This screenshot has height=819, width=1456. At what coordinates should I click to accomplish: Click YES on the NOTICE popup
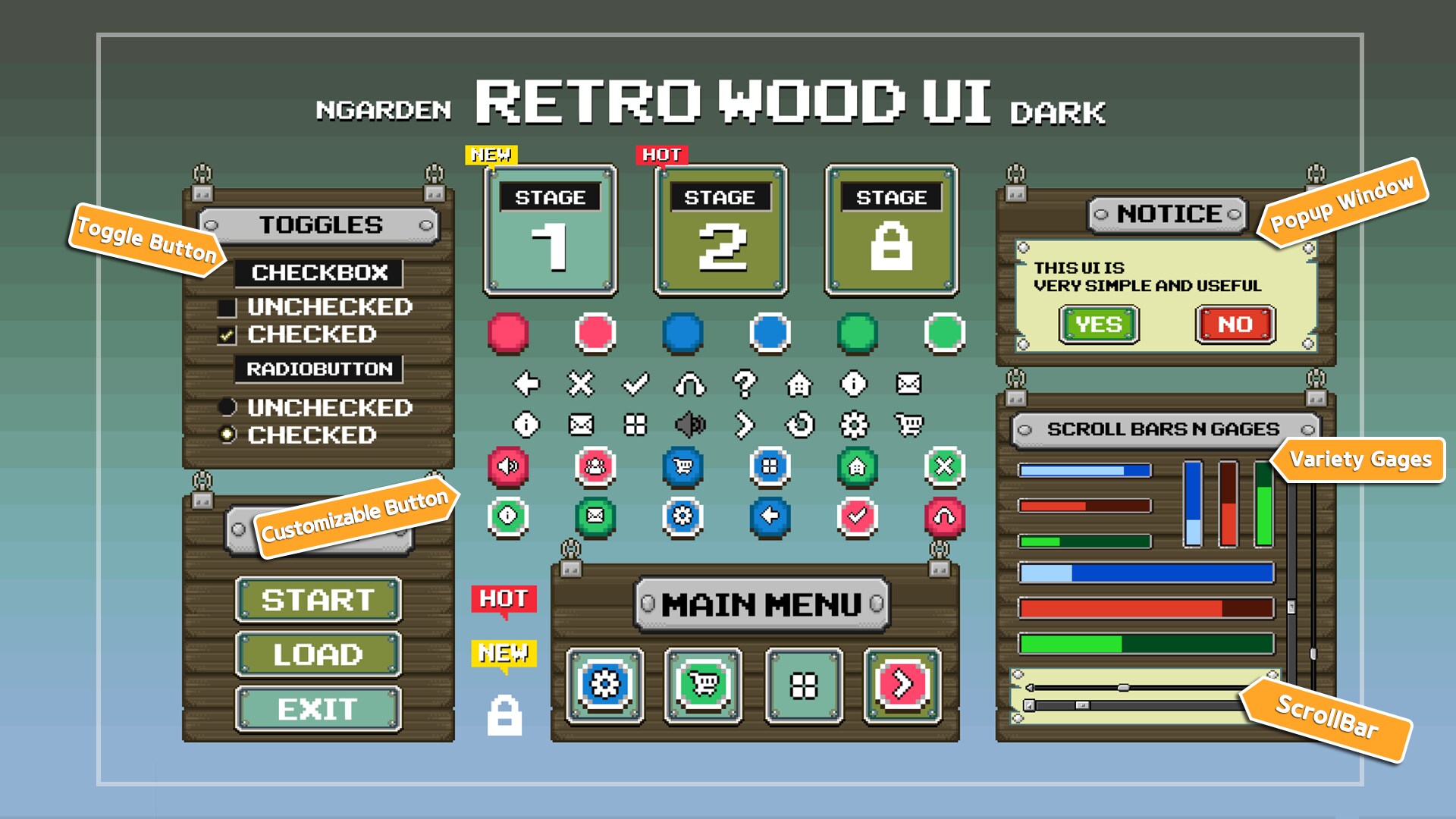[x=1098, y=325]
